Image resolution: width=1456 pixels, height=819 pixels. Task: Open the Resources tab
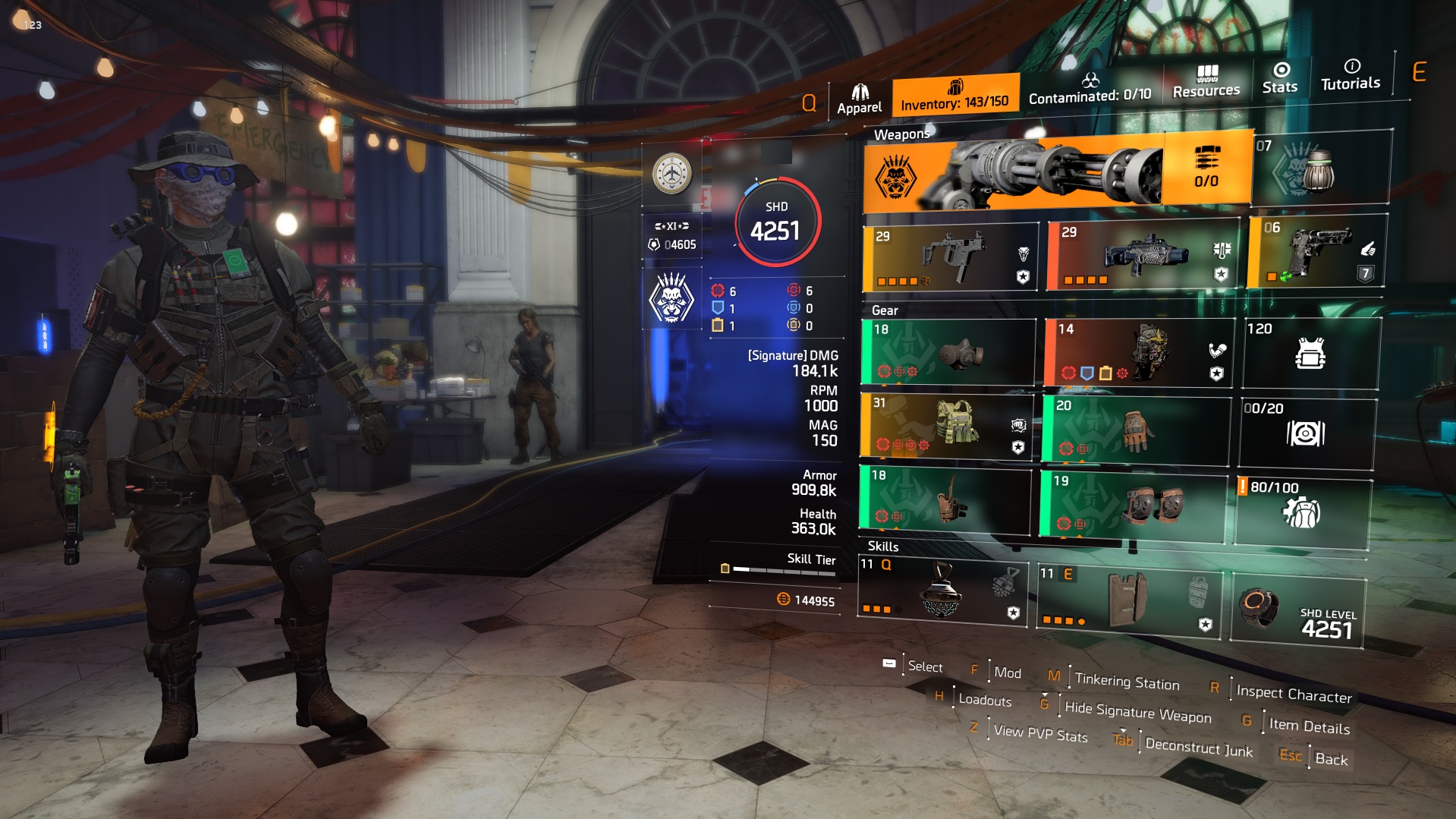[x=1205, y=78]
